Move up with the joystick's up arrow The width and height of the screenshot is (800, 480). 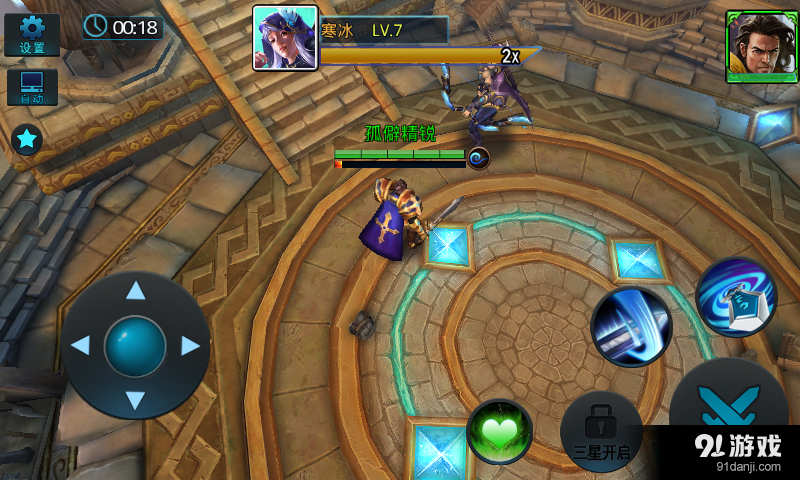coord(135,291)
